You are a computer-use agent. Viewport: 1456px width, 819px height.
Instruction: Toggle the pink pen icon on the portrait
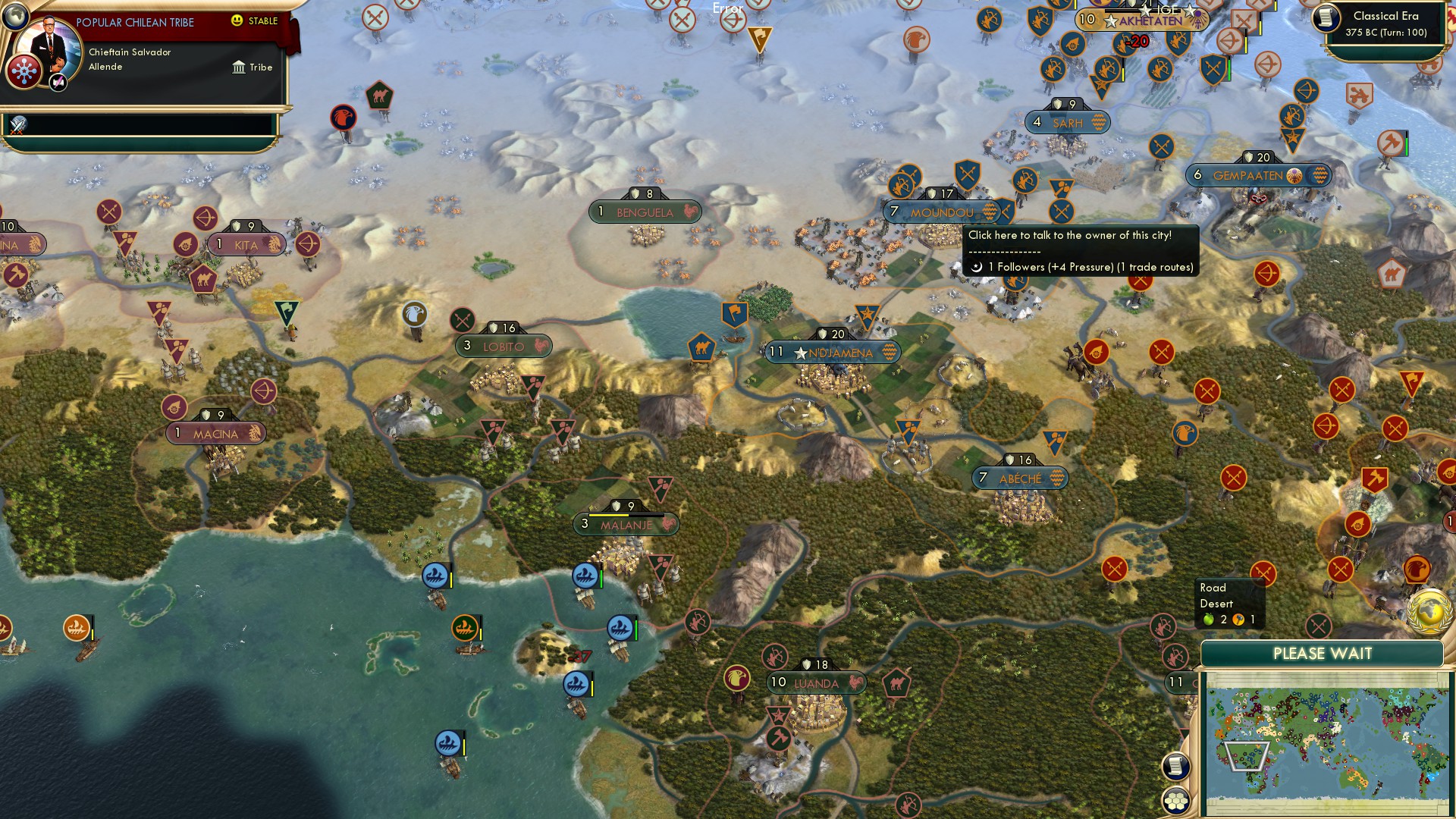[x=58, y=83]
